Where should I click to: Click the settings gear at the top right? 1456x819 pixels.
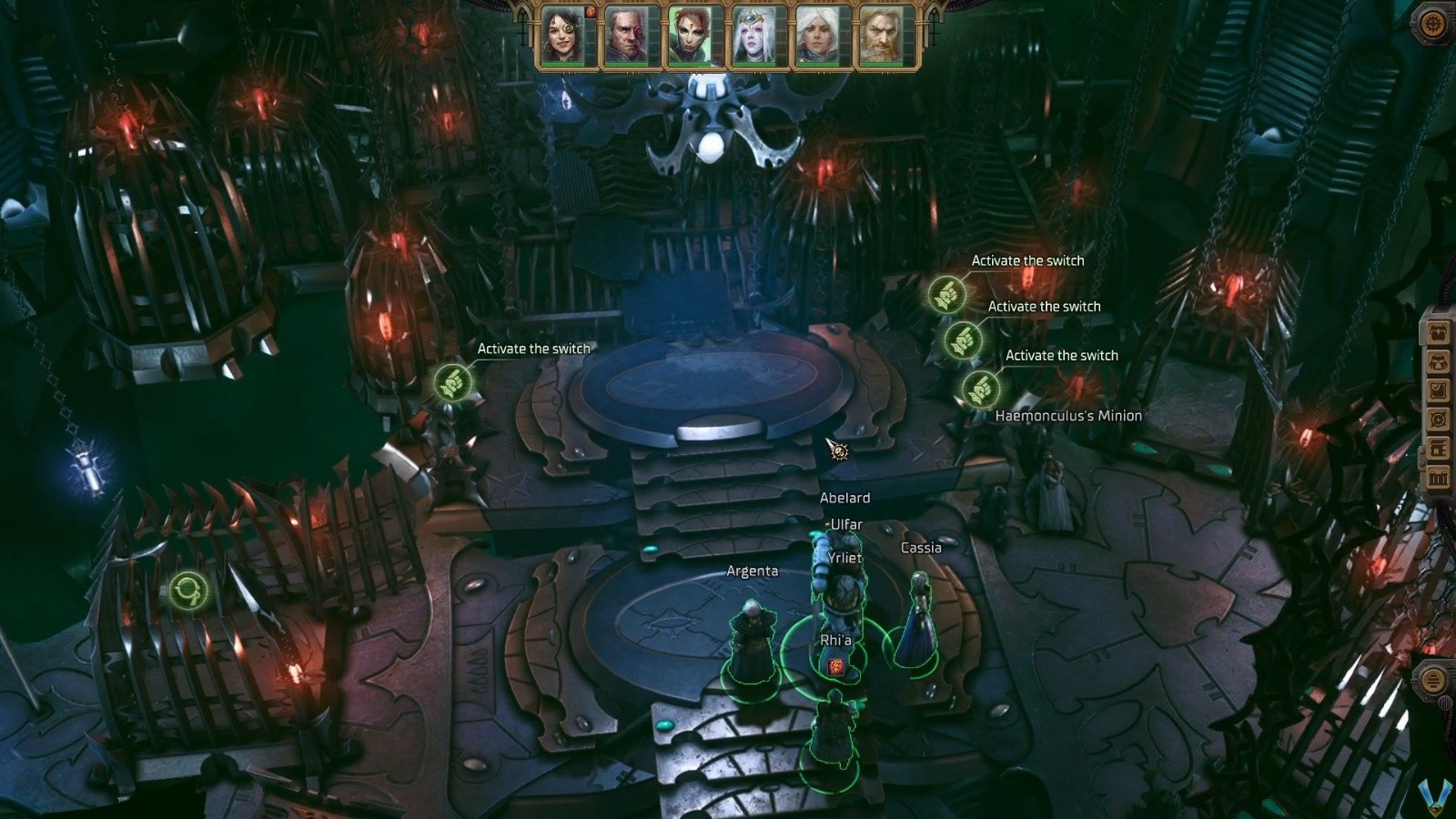pos(1432,23)
